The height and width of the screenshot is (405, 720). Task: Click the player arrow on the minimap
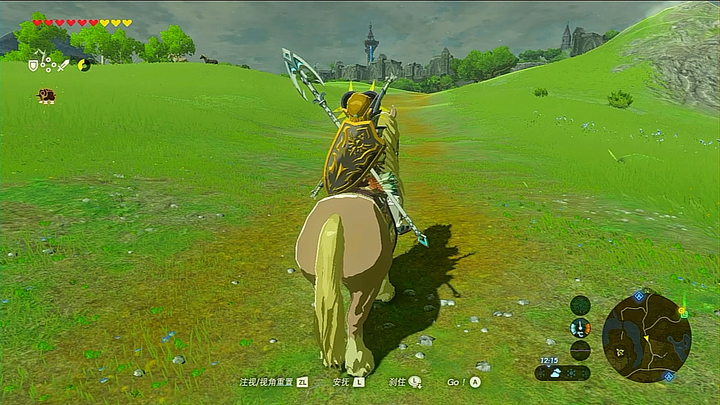click(x=645, y=338)
